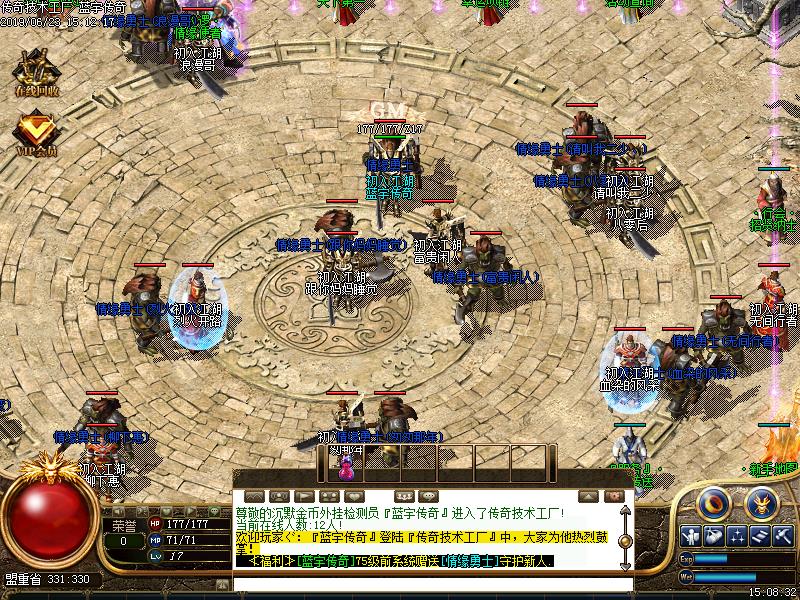The image size is (800, 600).
Task: Click the stacked scrolls icon button
Action: (x=760, y=535)
